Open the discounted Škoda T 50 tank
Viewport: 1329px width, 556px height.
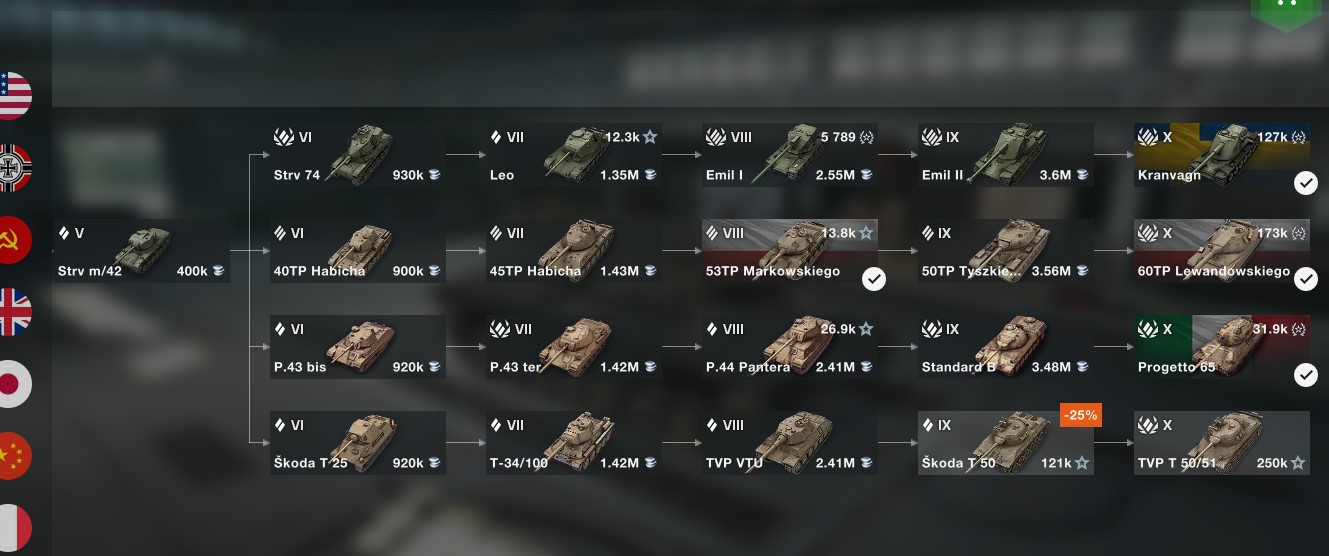tap(1005, 443)
